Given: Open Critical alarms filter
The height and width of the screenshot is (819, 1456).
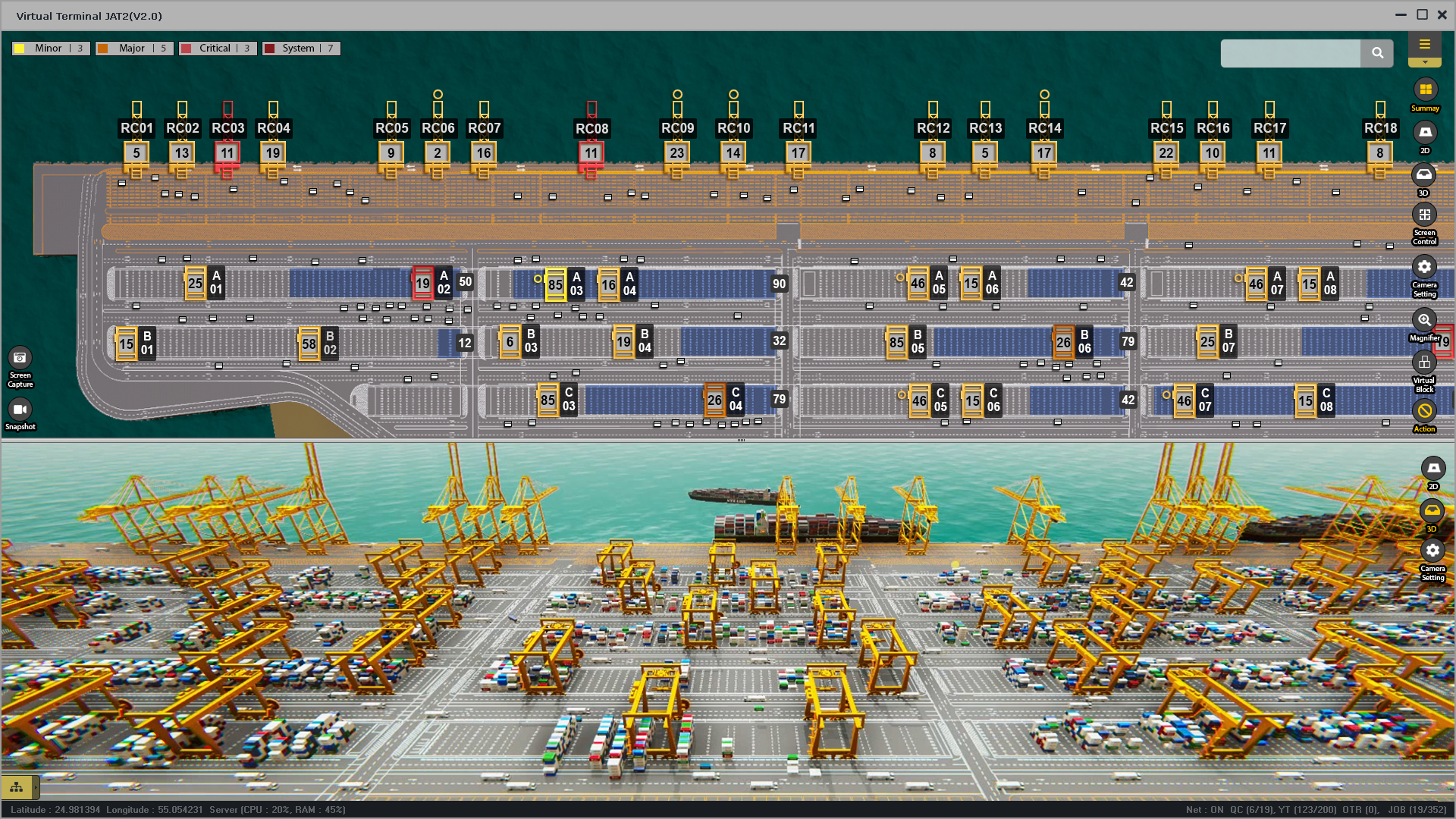Looking at the screenshot, I should [x=218, y=49].
